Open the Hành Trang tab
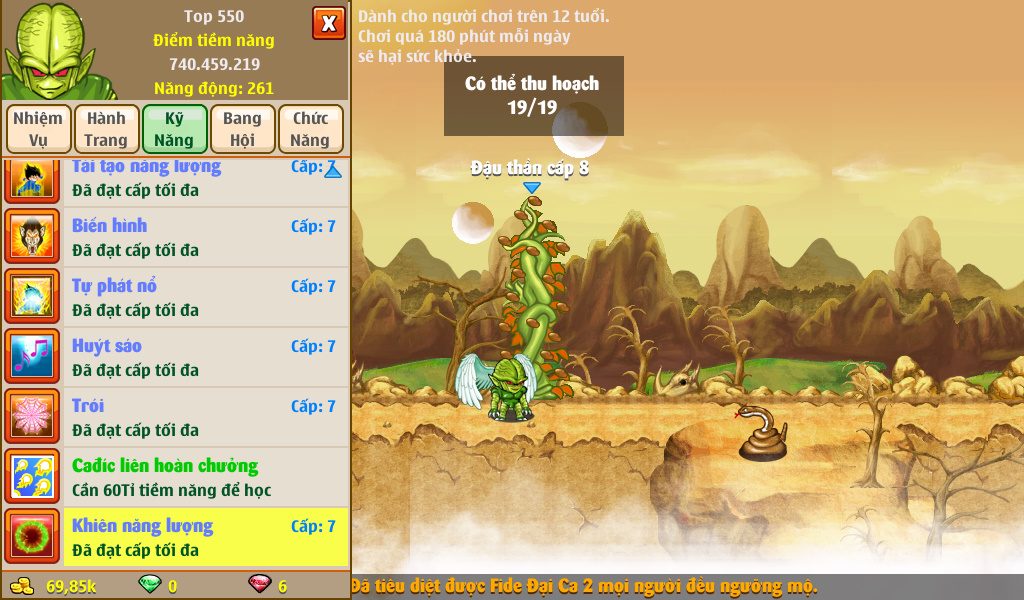Viewport: 1024px width, 600px height. (x=105, y=129)
